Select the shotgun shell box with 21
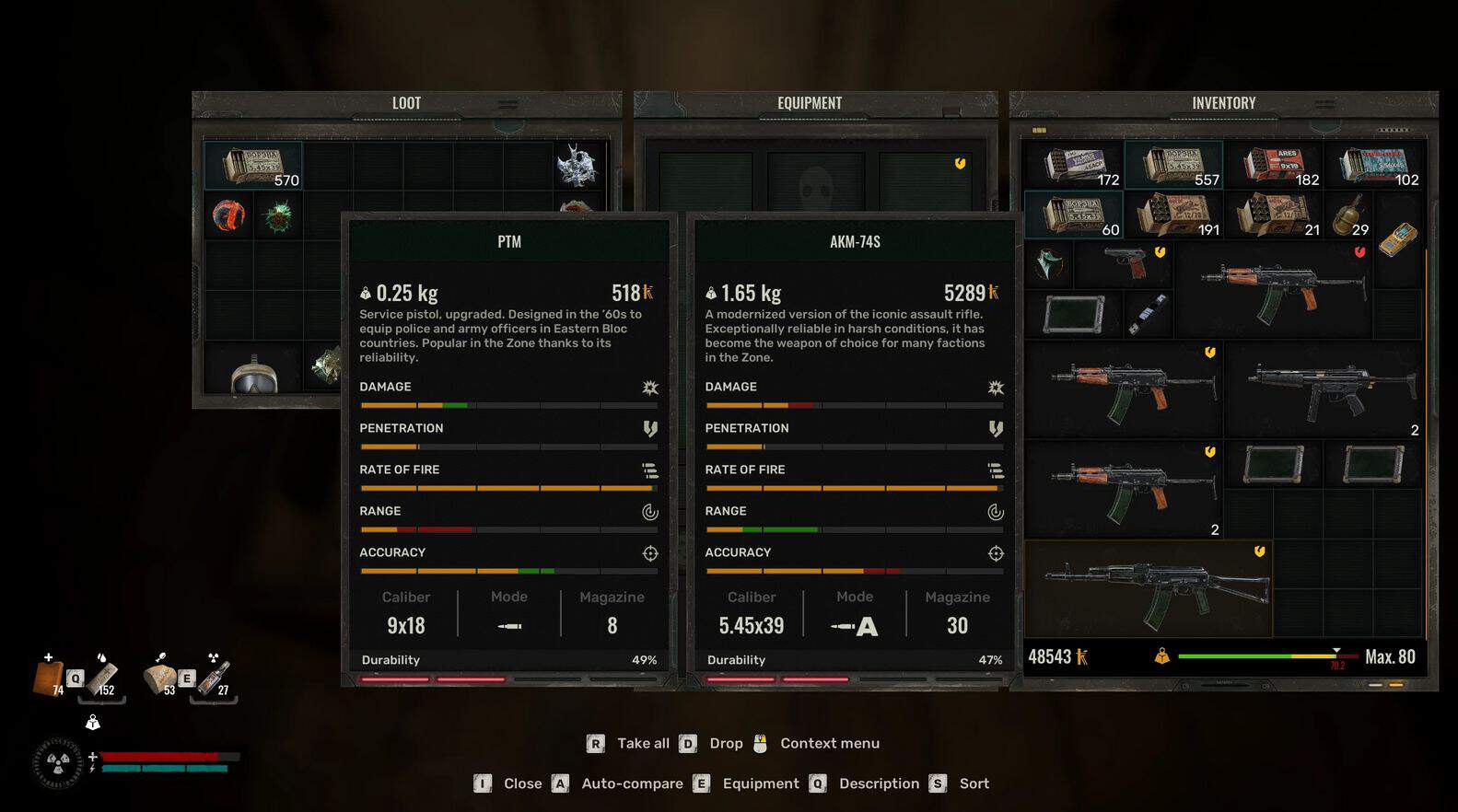Screen dimensions: 1458x812 point(1273,215)
